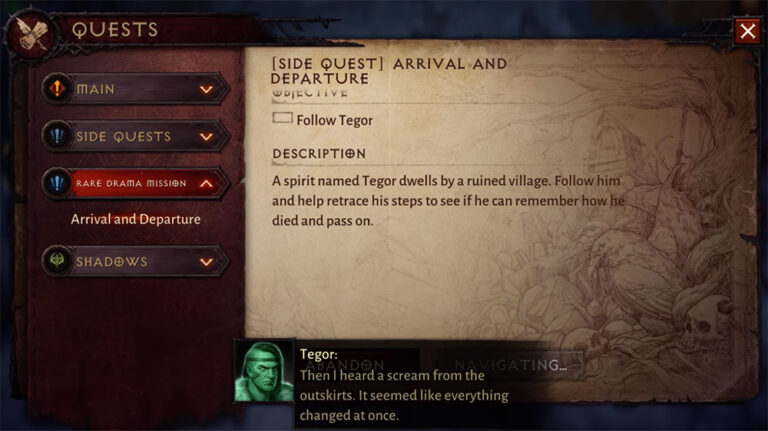Expand the Main quests category
The image size is (768, 431).
(135, 89)
